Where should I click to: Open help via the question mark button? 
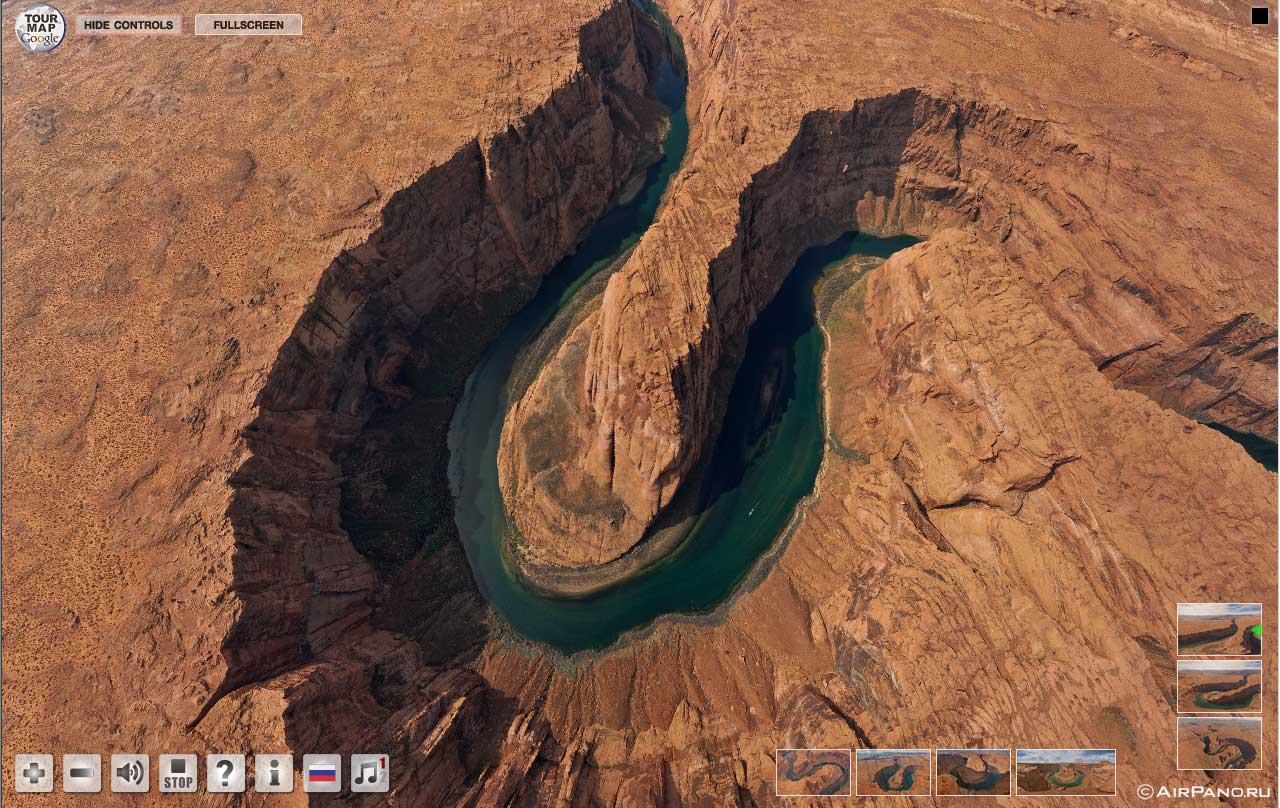226,773
